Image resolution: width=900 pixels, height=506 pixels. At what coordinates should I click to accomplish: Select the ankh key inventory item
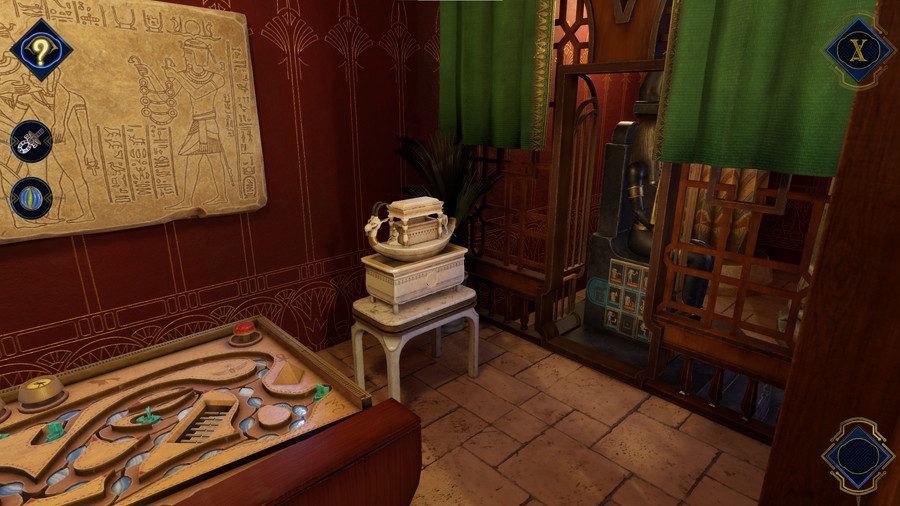[31, 141]
